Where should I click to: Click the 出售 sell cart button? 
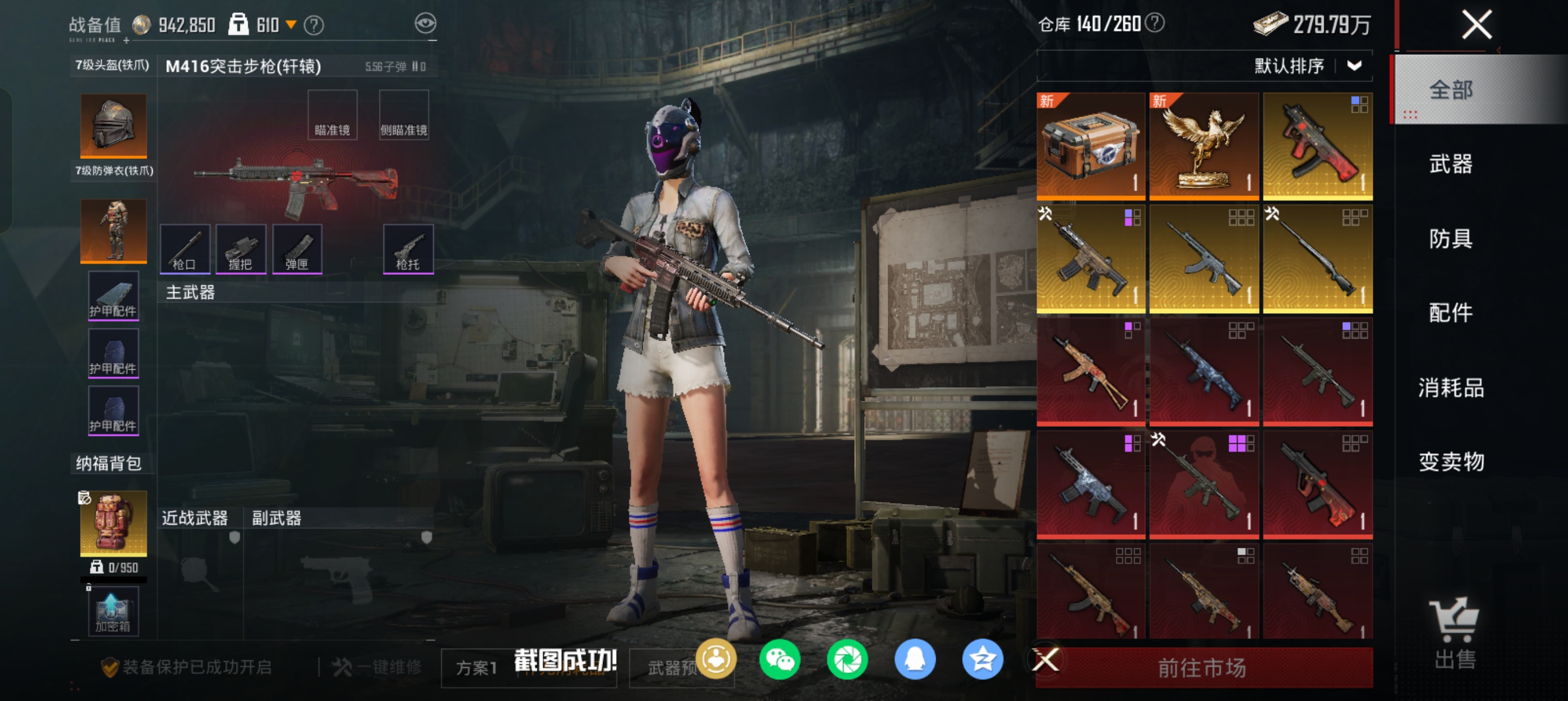(1454, 633)
